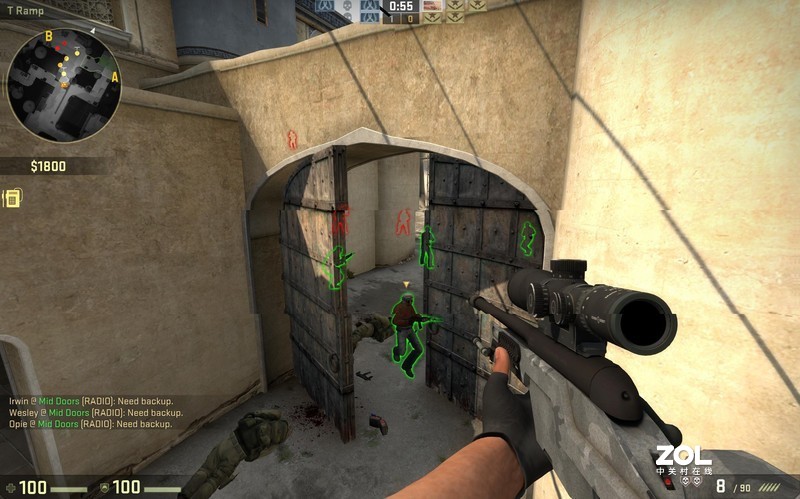The height and width of the screenshot is (499, 800).
Task: Open the buy zone shopping icon
Action: click(x=13, y=198)
